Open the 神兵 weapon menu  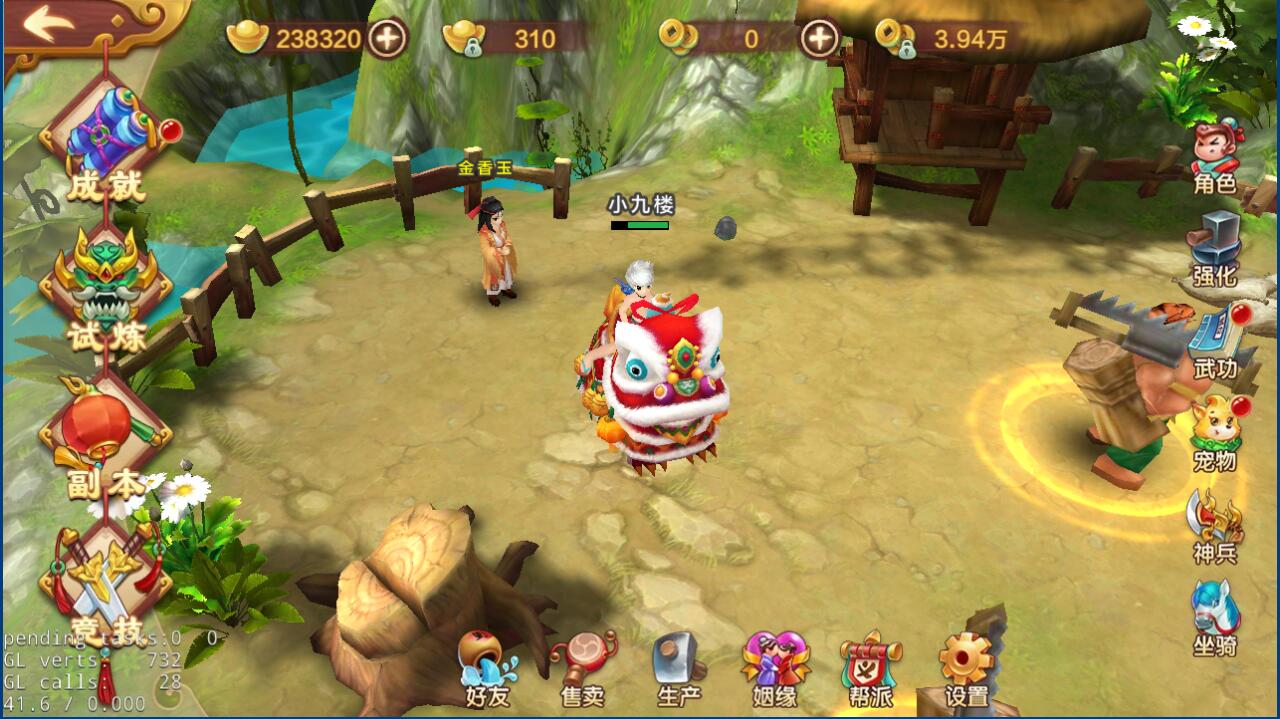click(x=1215, y=527)
